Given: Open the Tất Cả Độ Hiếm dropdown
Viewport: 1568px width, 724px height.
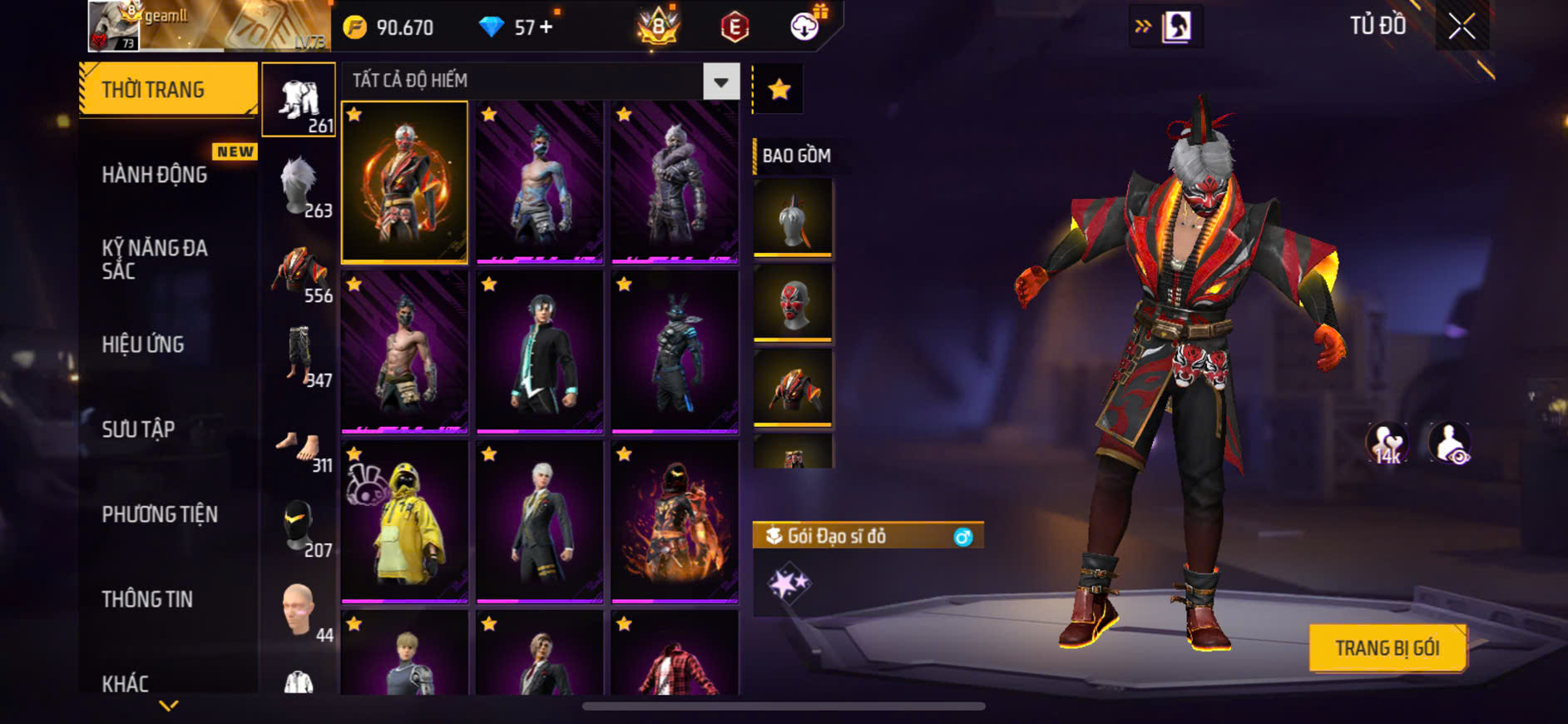Looking at the screenshot, I should 720,82.
